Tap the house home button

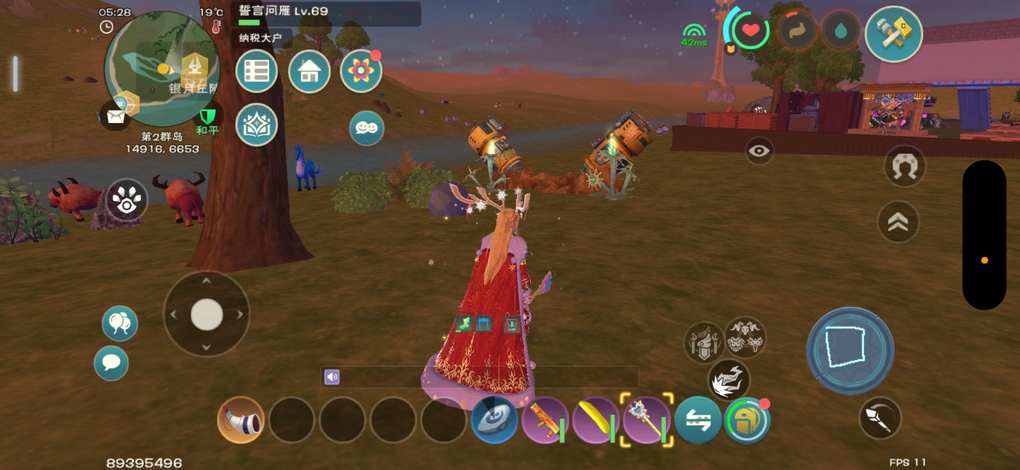tap(309, 71)
